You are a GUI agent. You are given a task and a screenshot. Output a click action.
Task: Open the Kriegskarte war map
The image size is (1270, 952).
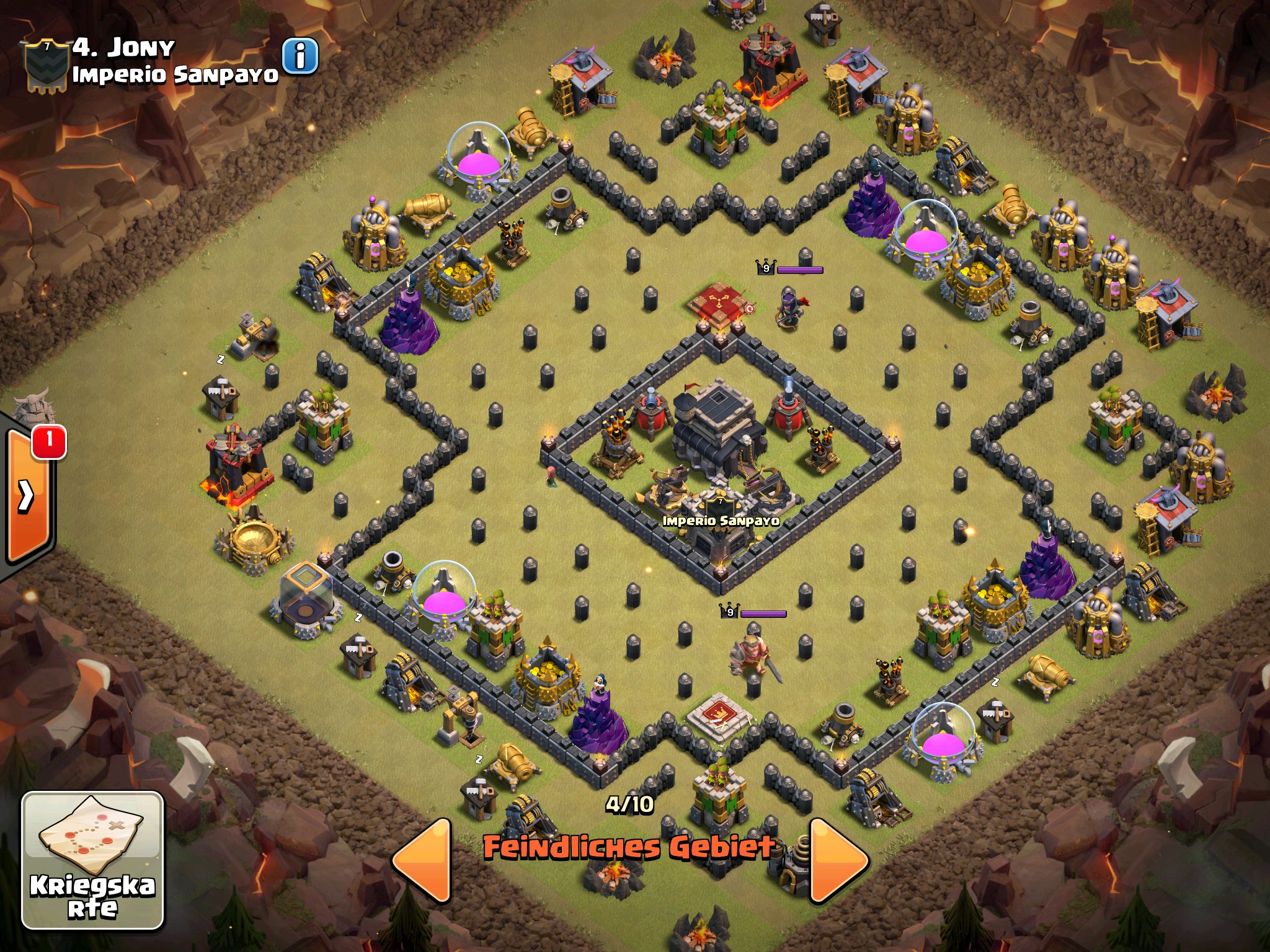(93, 860)
